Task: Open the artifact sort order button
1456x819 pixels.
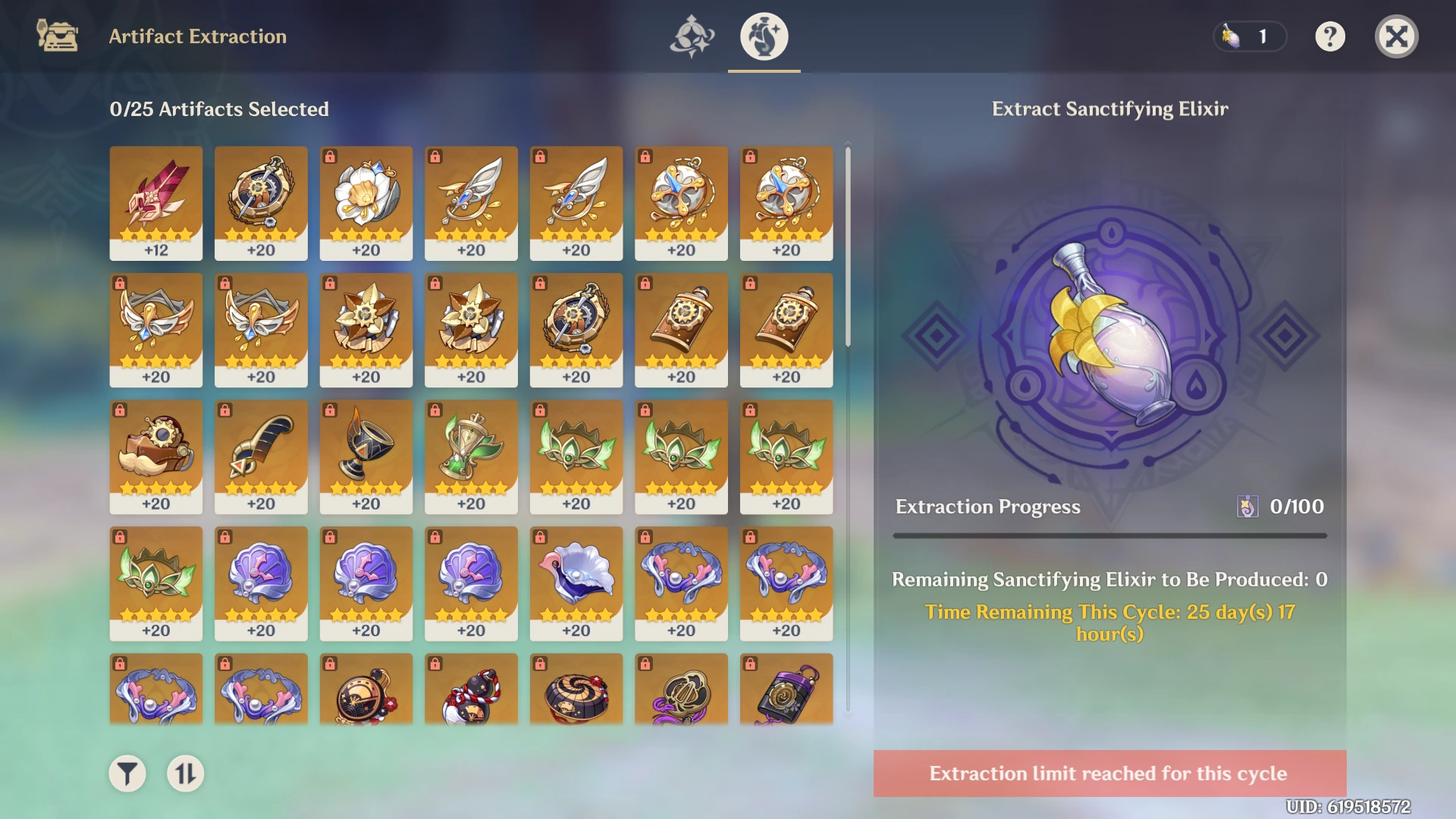Action: tap(186, 773)
